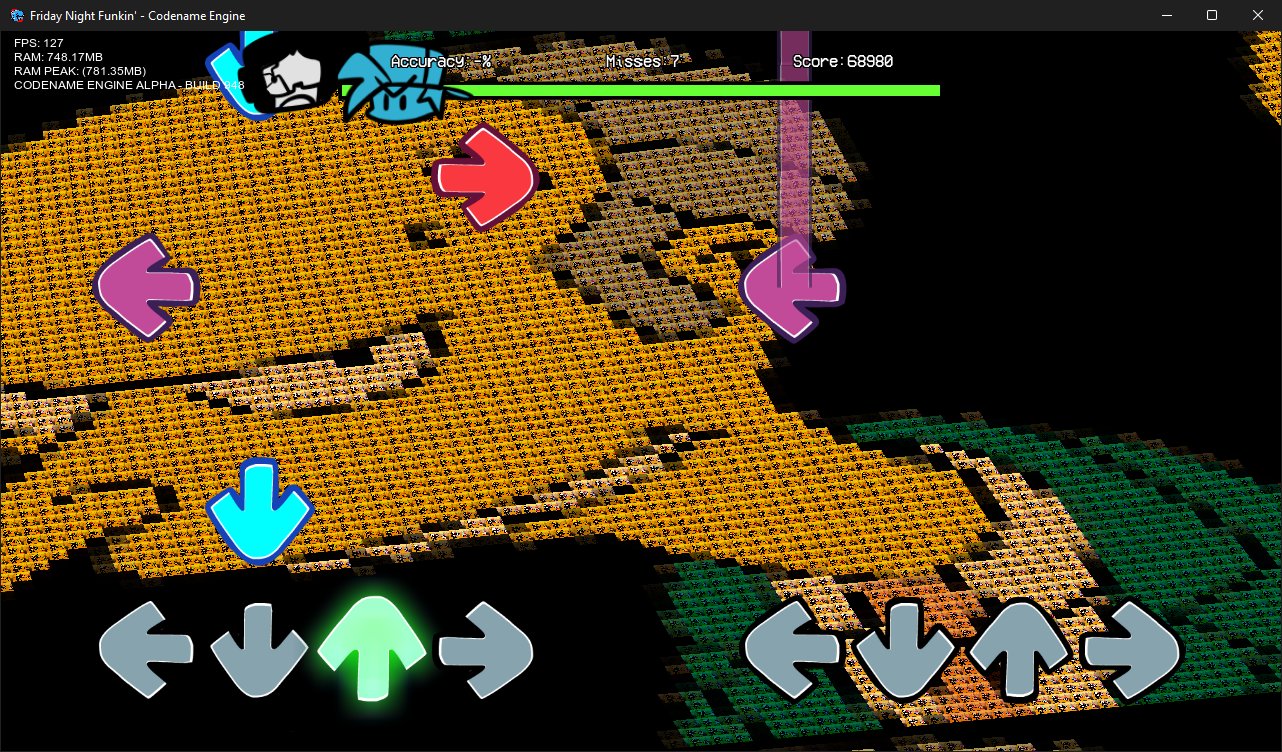Click the FPS: 127 counter text
The width and height of the screenshot is (1282, 752).
click(x=37, y=43)
